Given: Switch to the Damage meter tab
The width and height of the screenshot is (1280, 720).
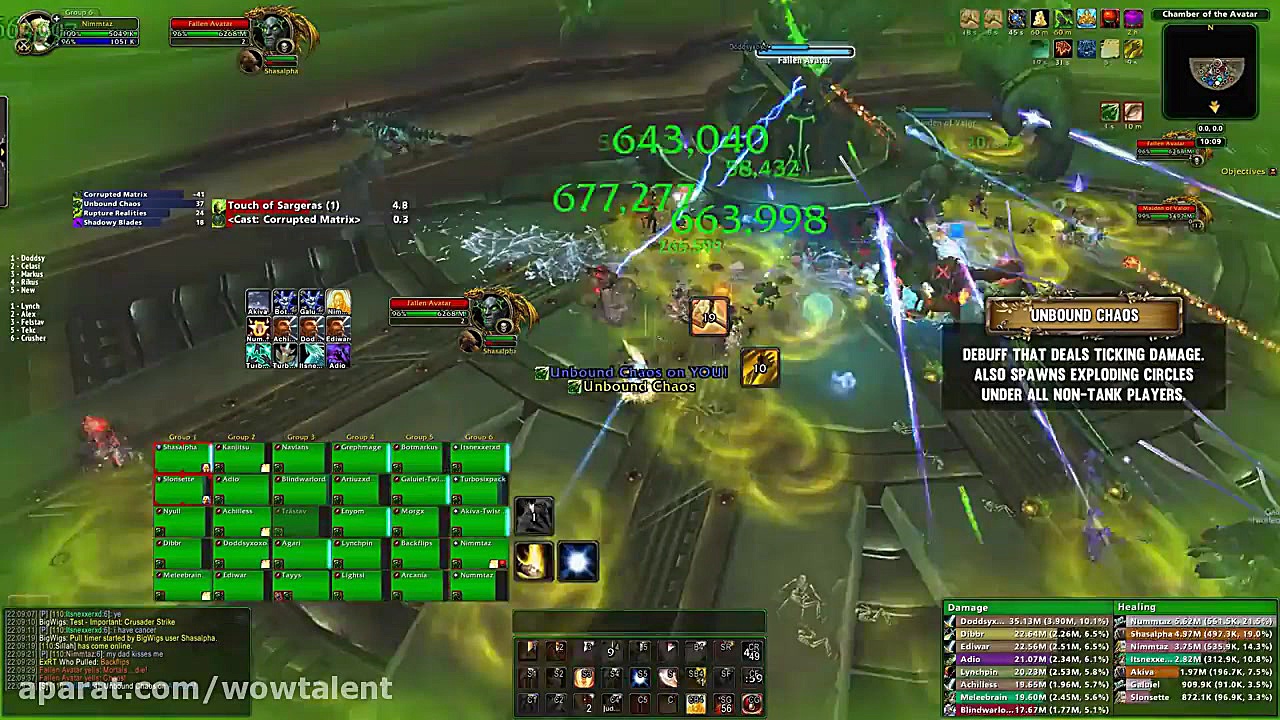Looking at the screenshot, I should coord(967,607).
